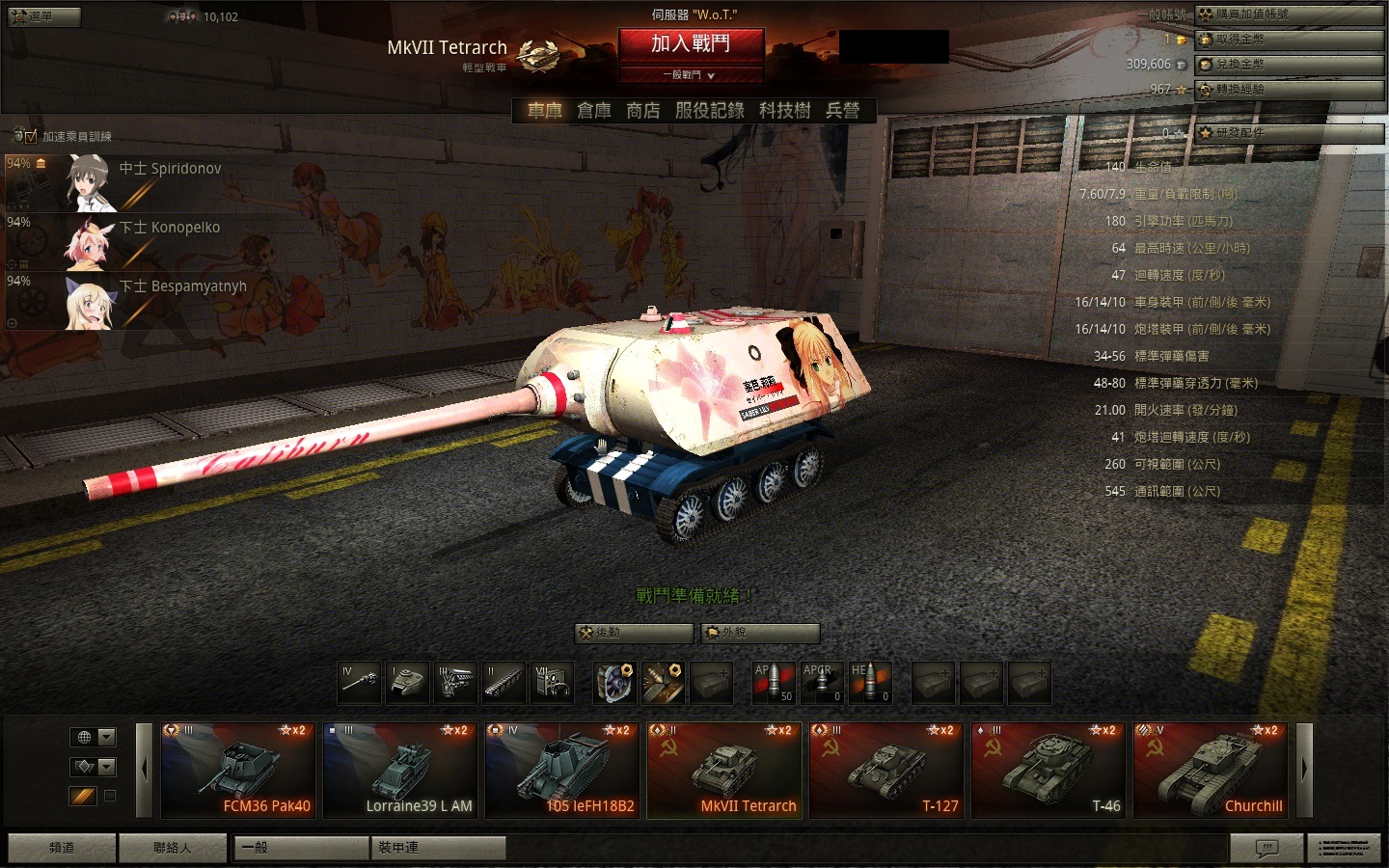The image size is (1389, 868).
Task: Click the 購買加值帳號 premium account button
Action: click(1288, 14)
